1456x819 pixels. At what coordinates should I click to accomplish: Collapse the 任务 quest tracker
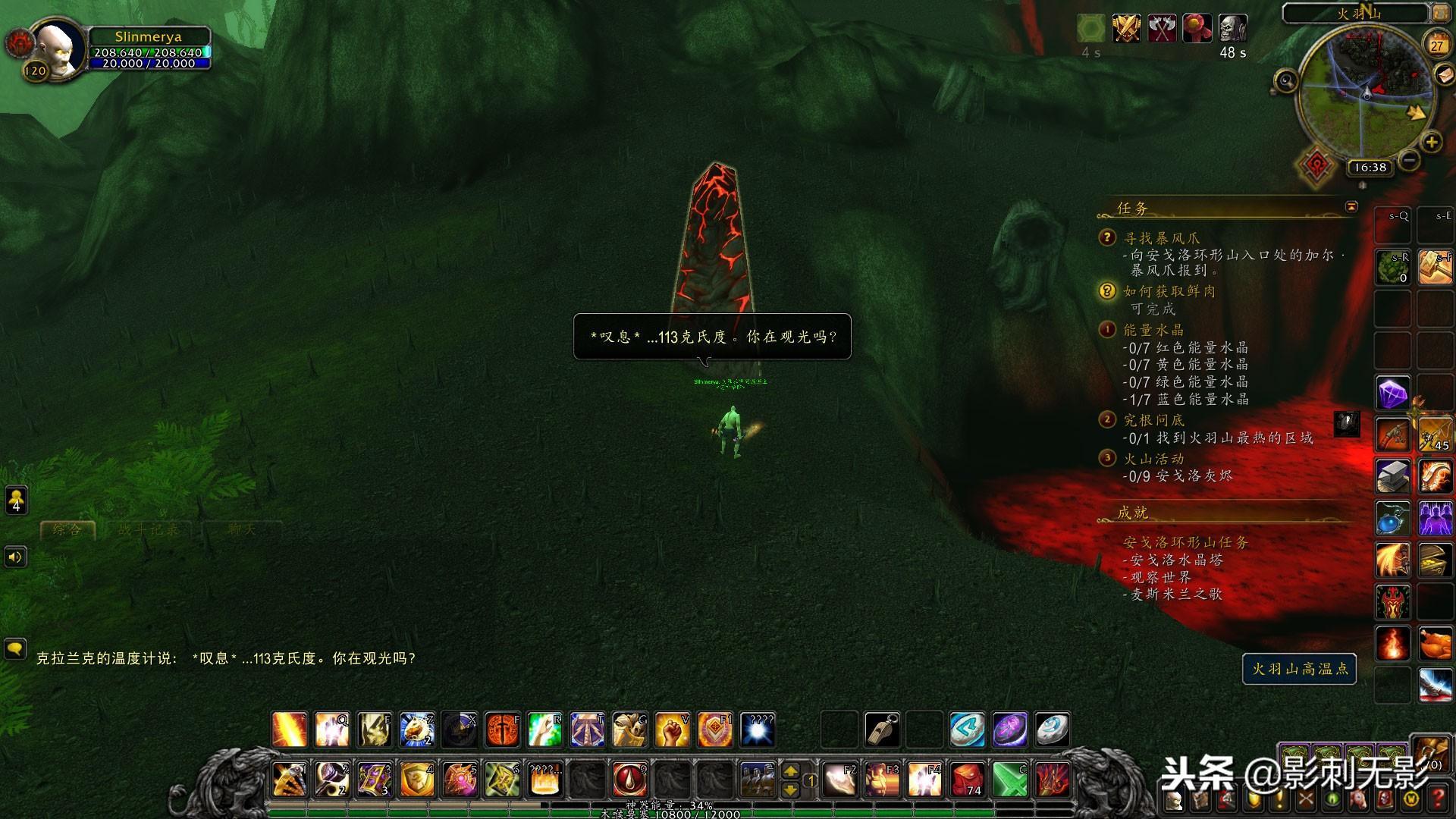point(1351,207)
